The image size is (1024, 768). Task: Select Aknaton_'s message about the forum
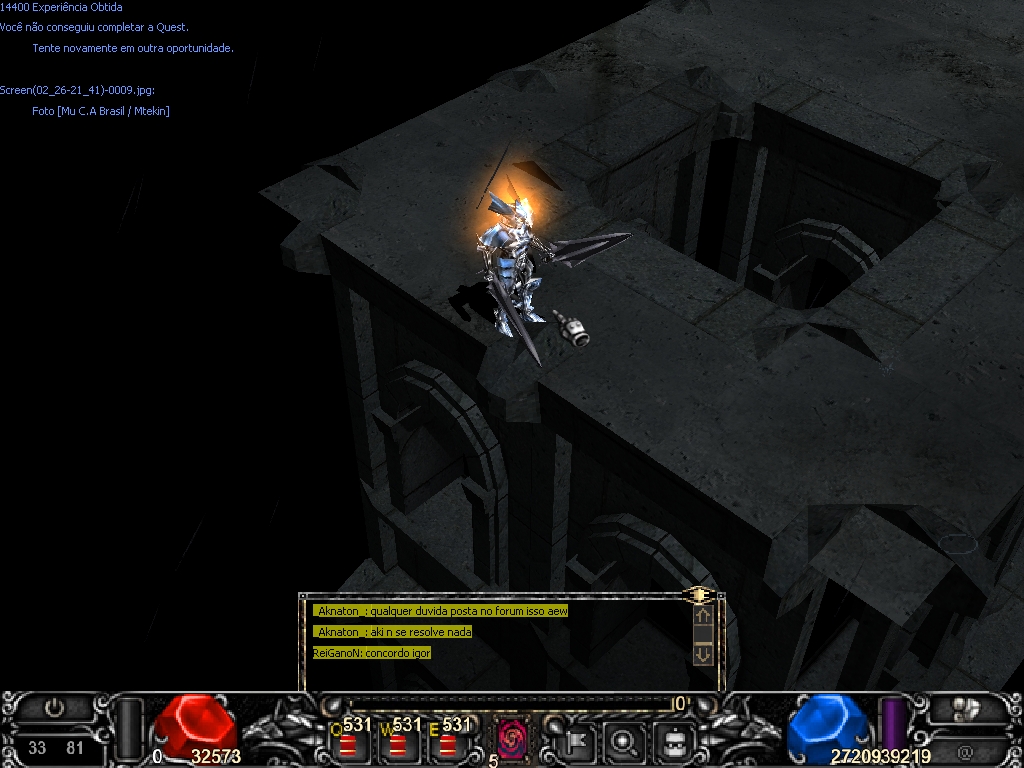[442, 611]
